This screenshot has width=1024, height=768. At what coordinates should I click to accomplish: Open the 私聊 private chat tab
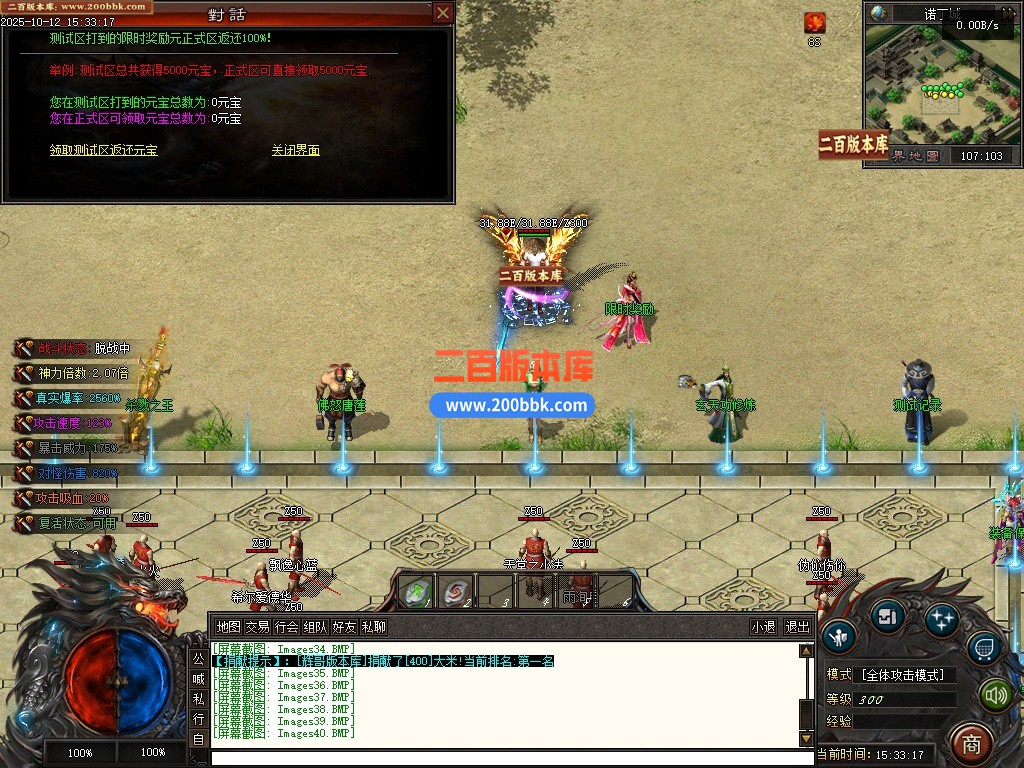(x=373, y=627)
